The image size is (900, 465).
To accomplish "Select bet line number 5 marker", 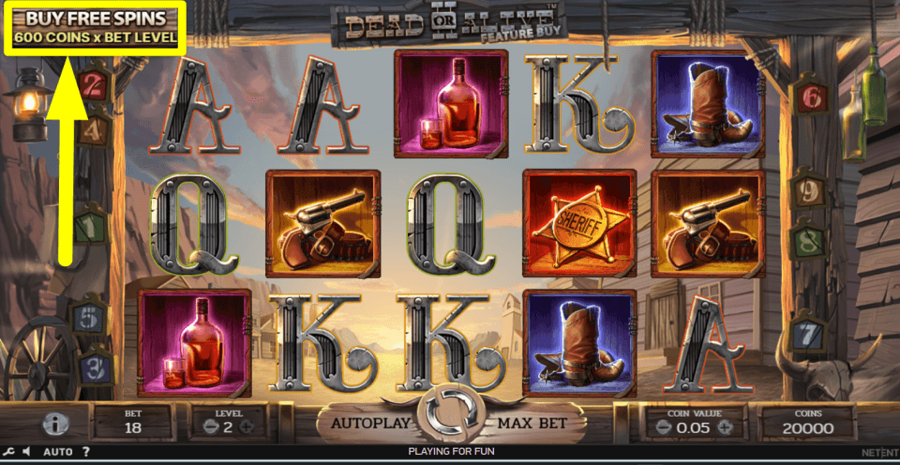I will [x=90, y=318].
